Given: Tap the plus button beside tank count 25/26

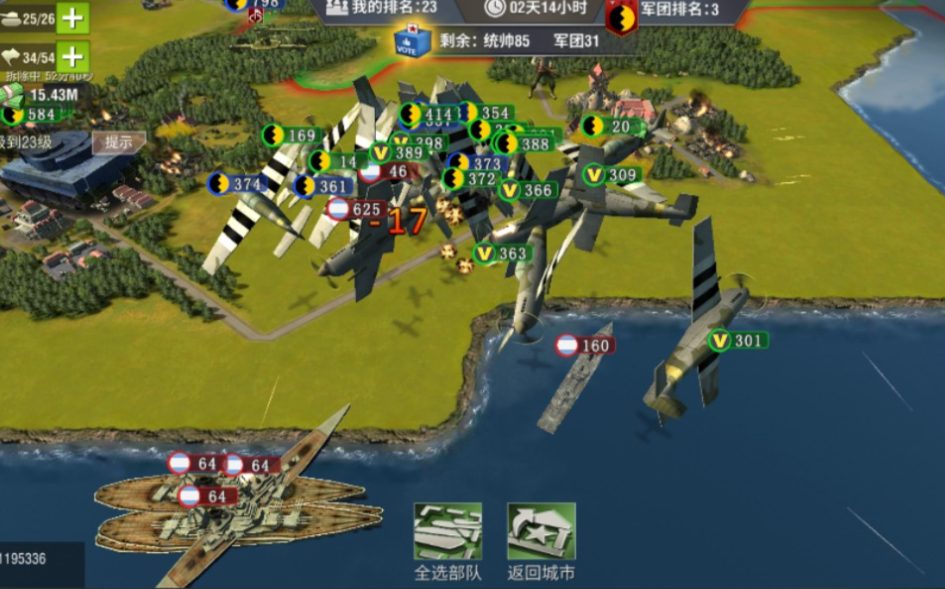Looking at the screenshot, I should pyautogui.click(x=73, y=17).
